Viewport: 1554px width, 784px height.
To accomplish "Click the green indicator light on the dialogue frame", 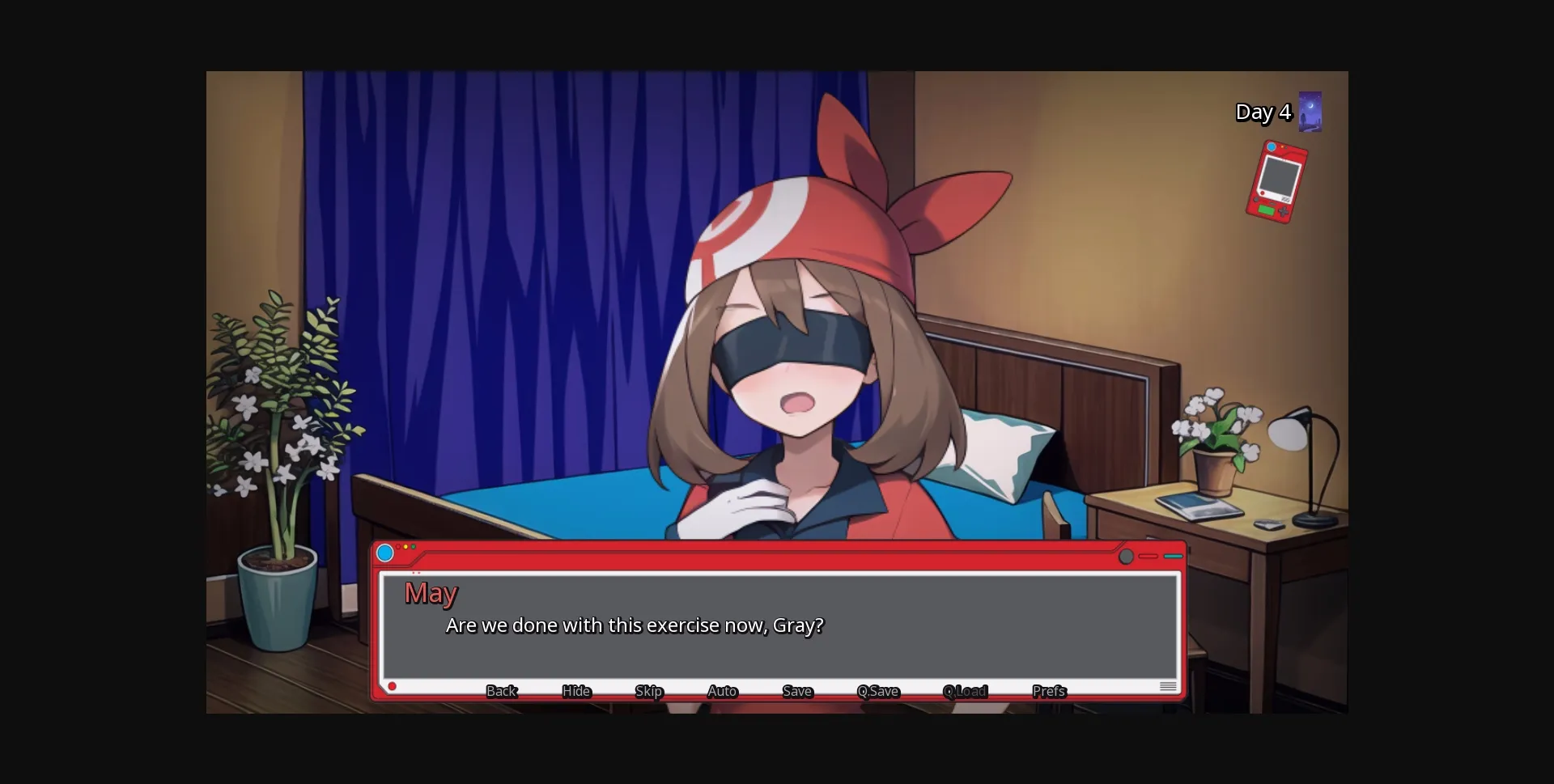I will [413, 546].
